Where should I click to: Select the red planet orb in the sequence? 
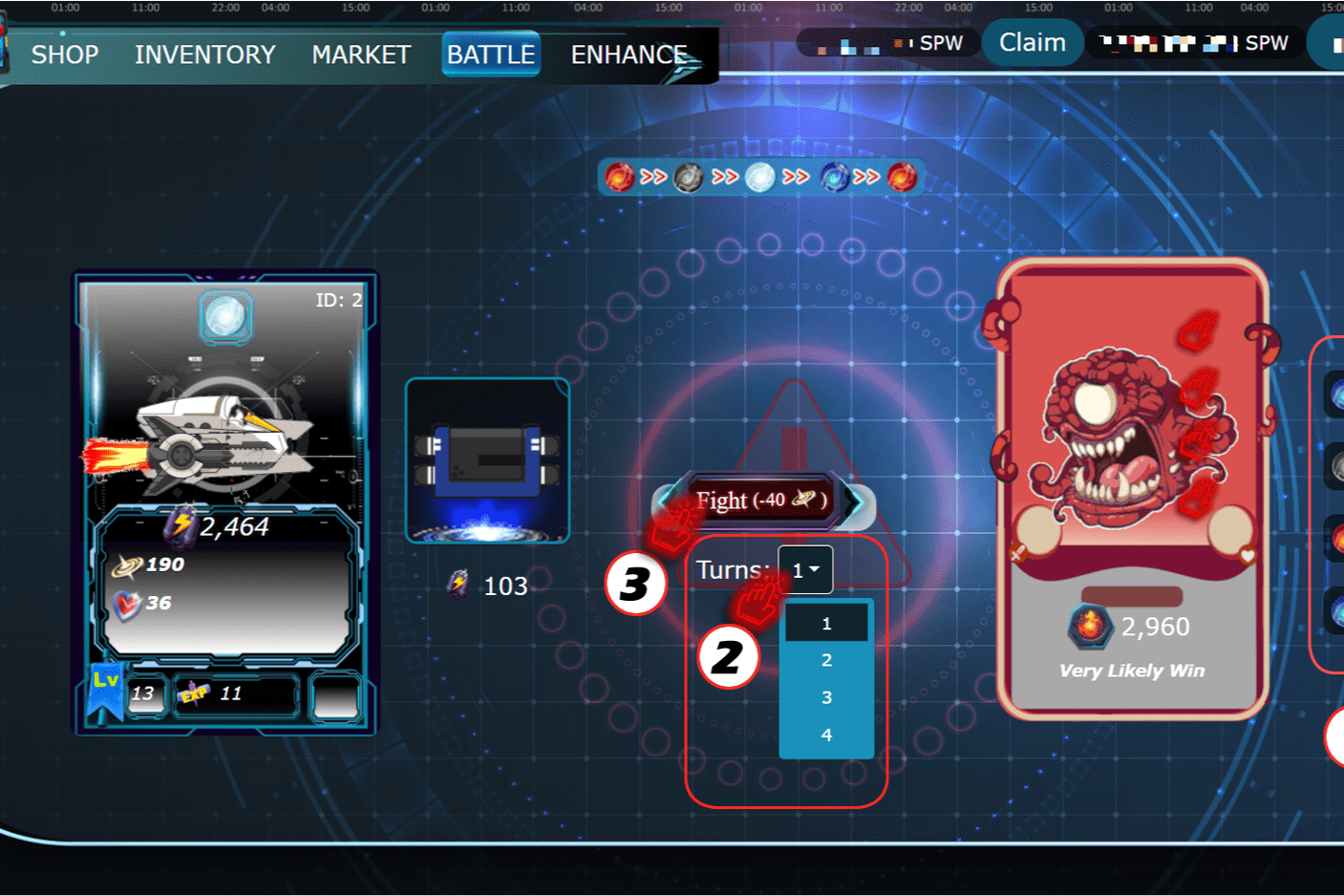(619, 177)
